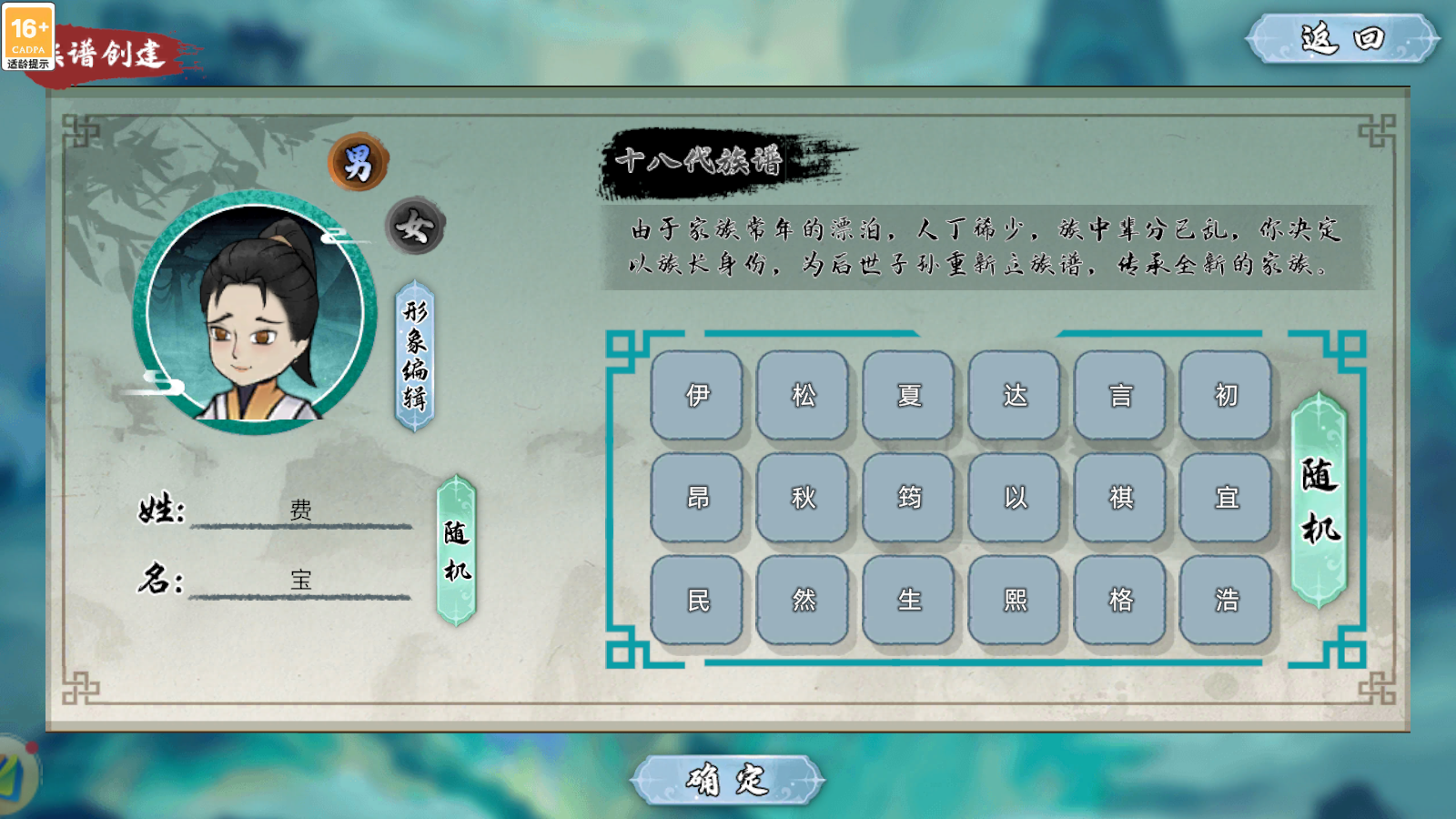Viewport: 1456px width, 819px height.
Task: Click the 返回 back button
Action: click(1341, 39)
